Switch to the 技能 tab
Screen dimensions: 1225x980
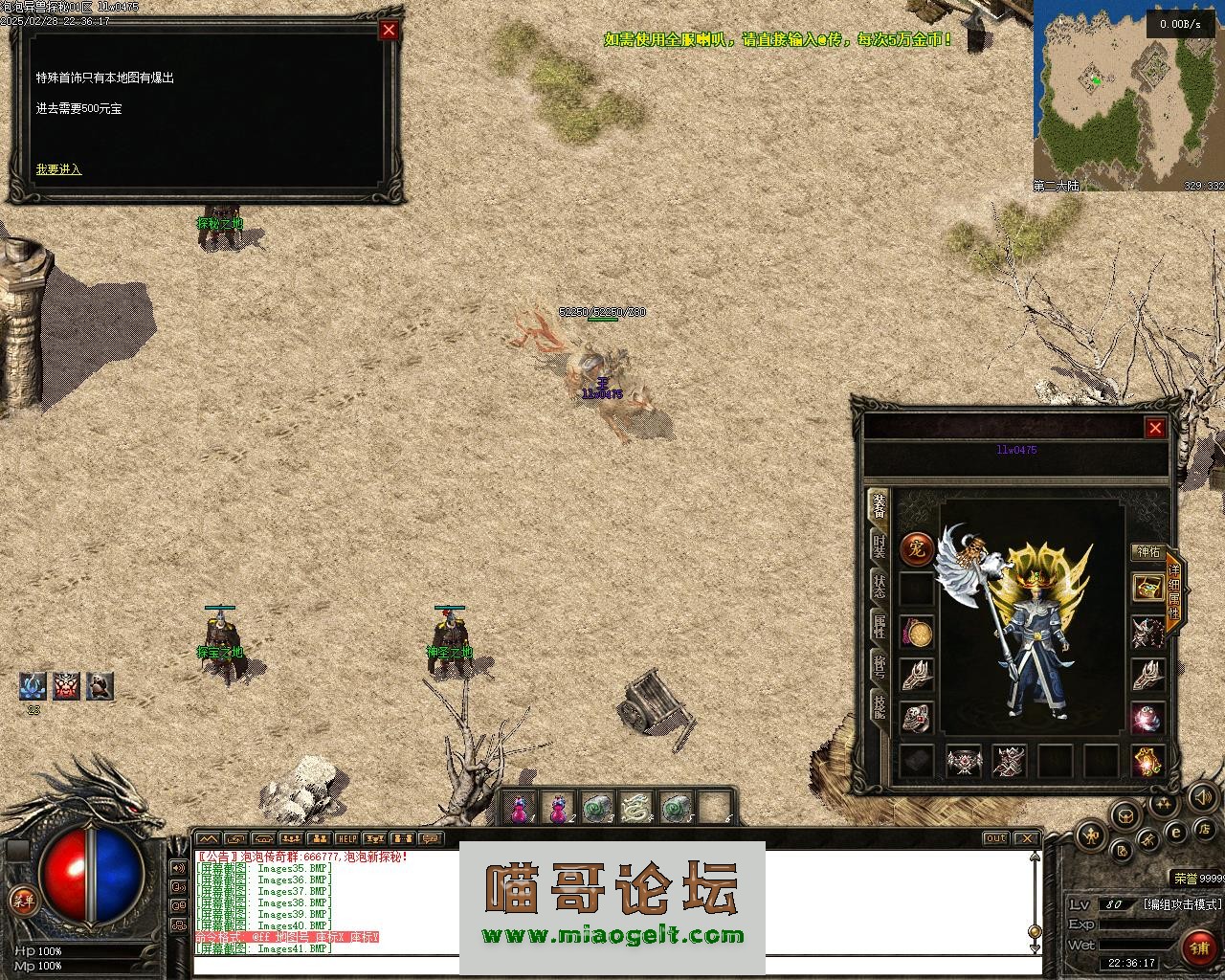pos(878,706)
